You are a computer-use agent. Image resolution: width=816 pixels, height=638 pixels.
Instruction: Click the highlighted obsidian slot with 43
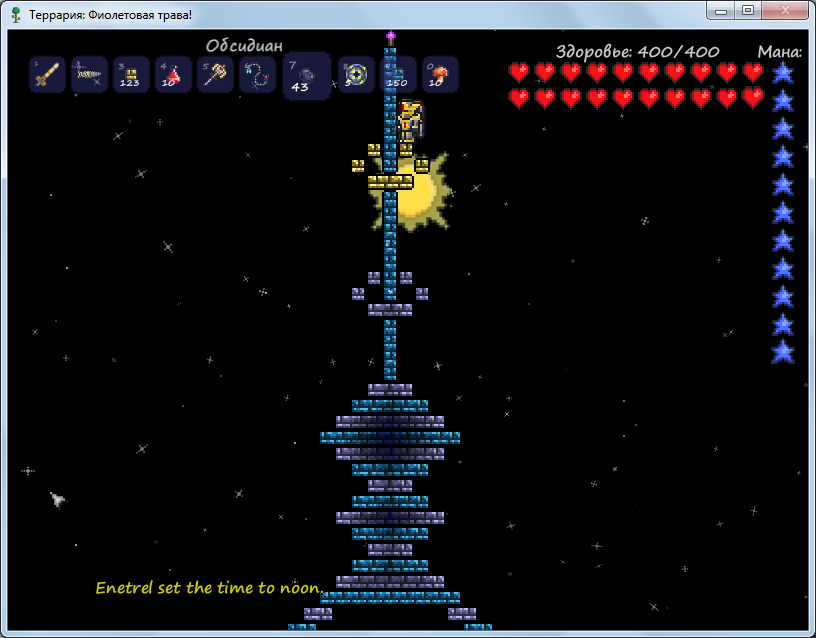[306, 77]
